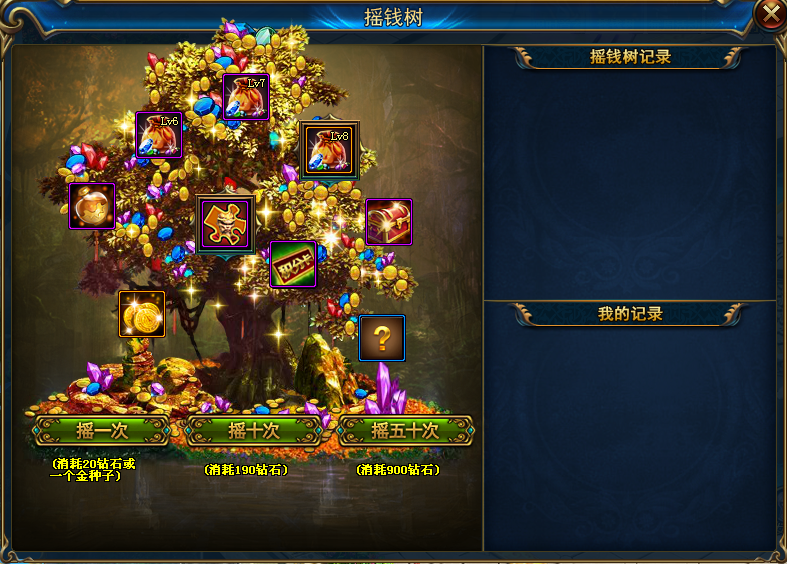Select the Lv6 gem bag reward icon
787x564 pixels.
159,135
